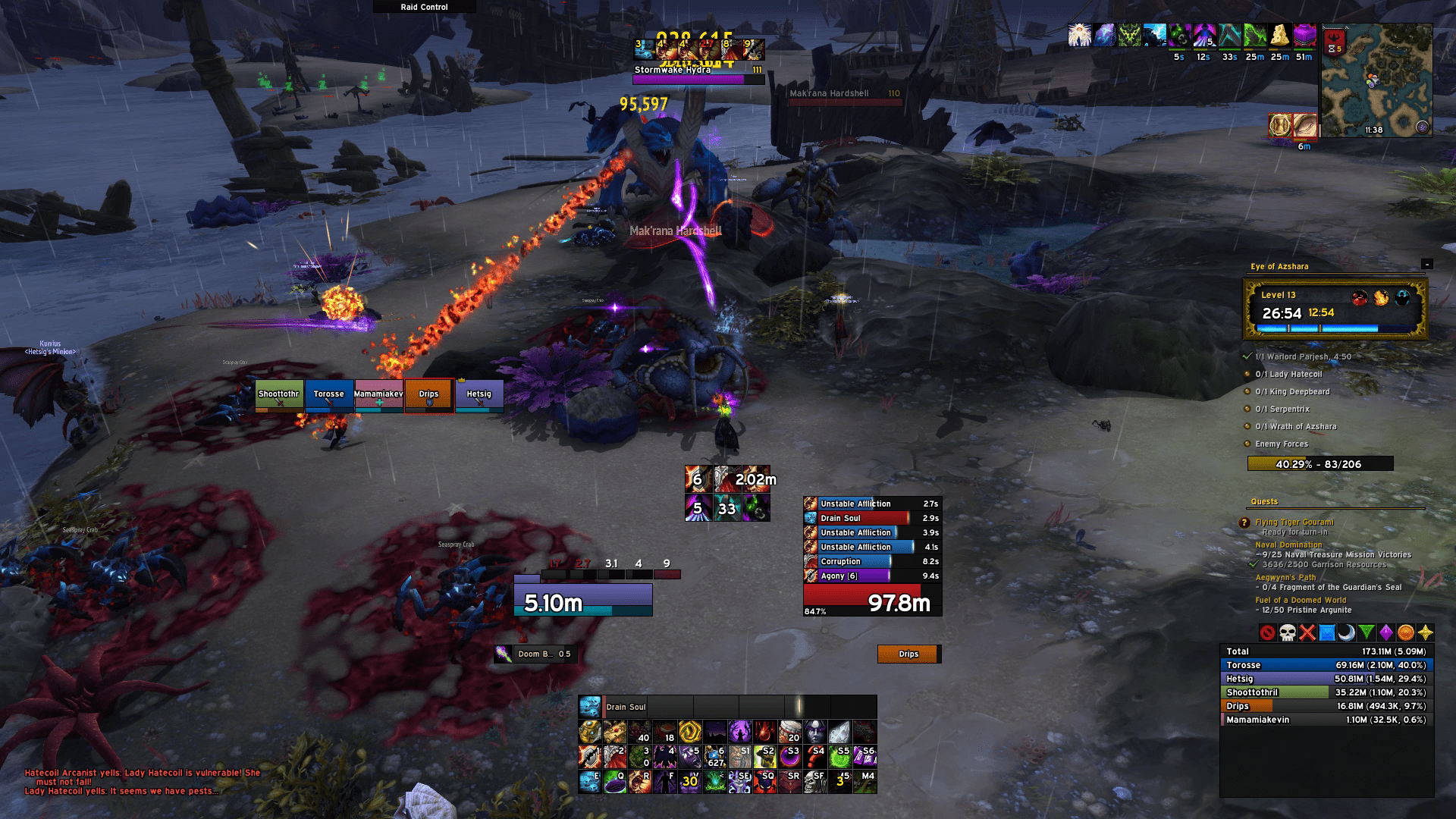The width and height of the screenshot is (1456, 819).
Task: Click the blue square raid marker
Action: click(x=1327, y=632)
